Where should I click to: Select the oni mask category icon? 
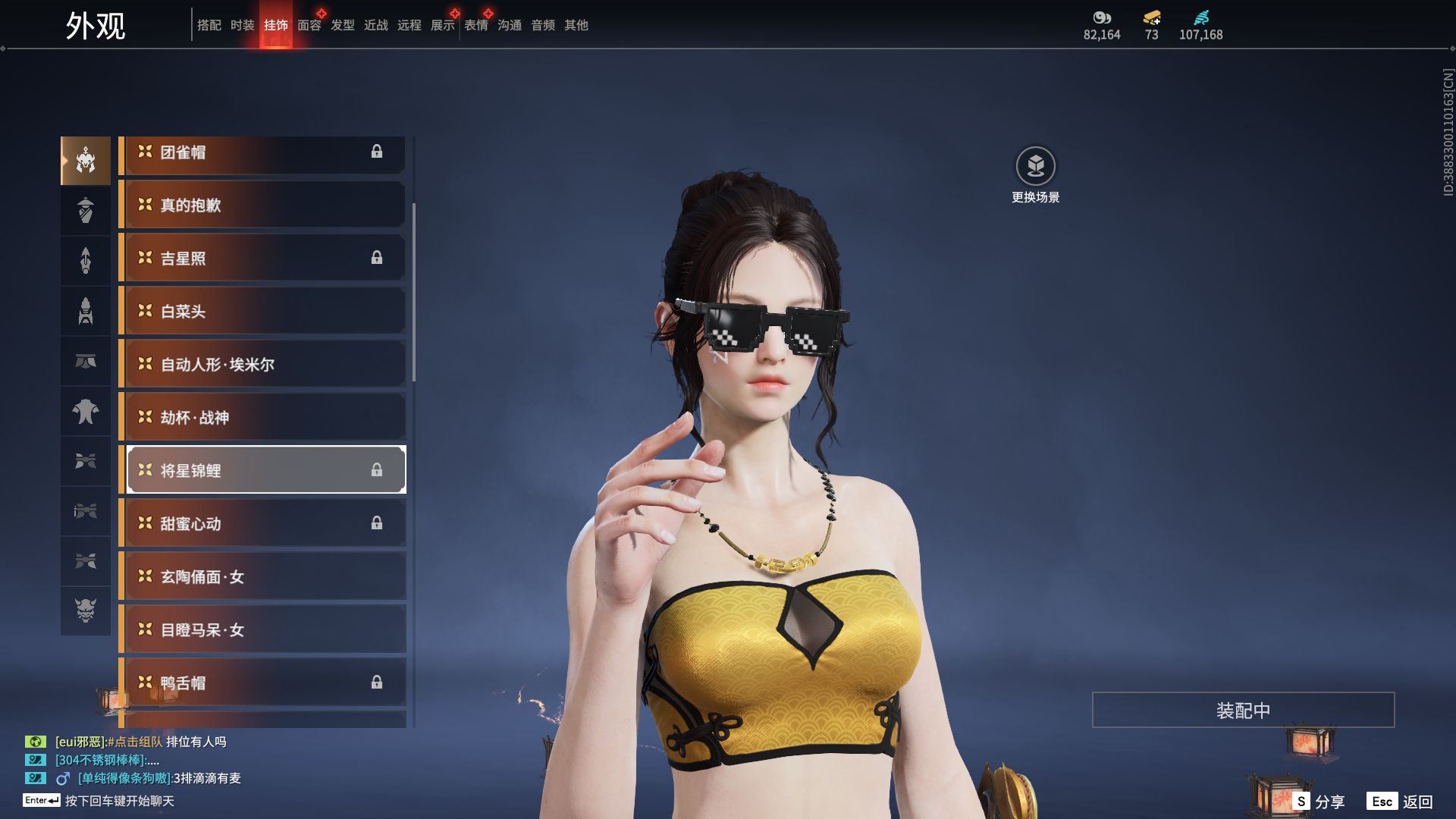86,610
